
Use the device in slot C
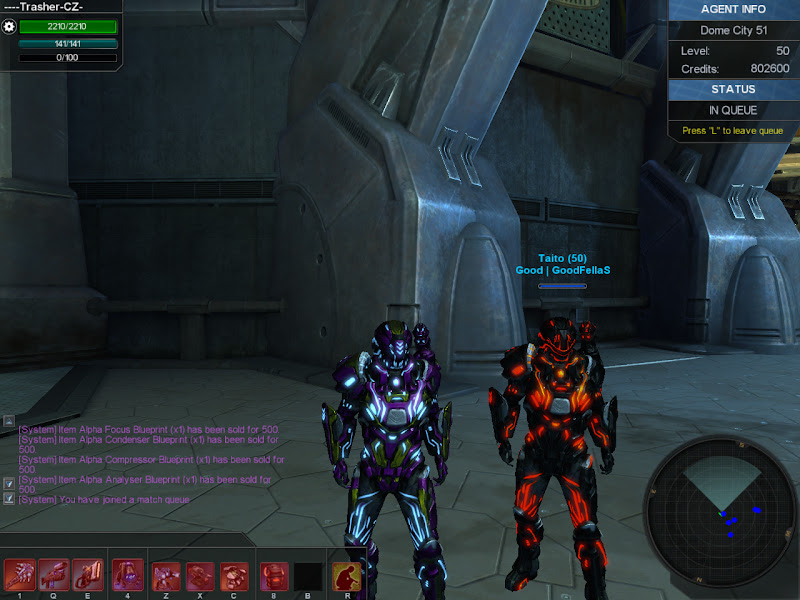coord(235,574)
